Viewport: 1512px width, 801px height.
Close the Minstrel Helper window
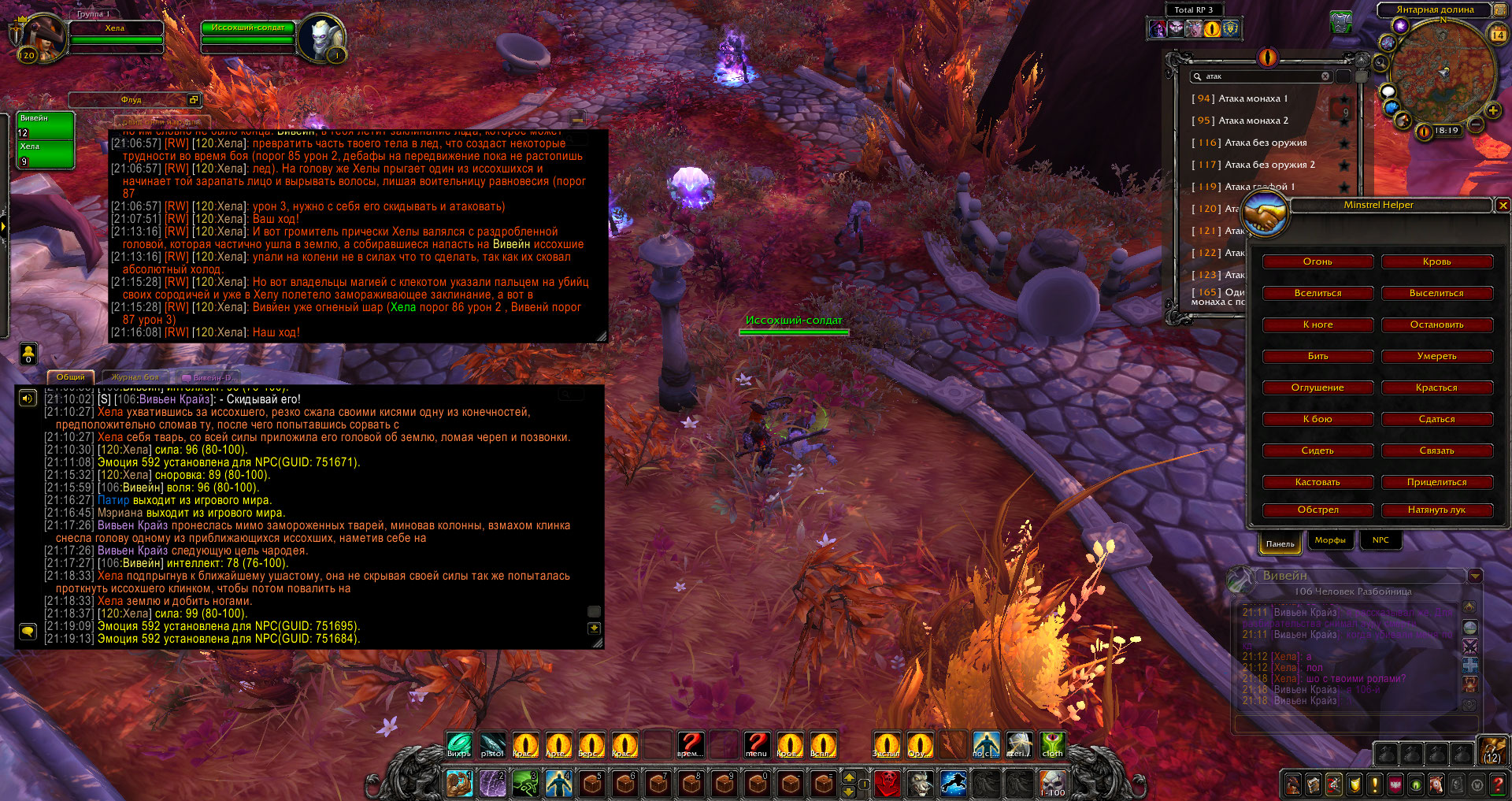click(x=1503, y=206)
